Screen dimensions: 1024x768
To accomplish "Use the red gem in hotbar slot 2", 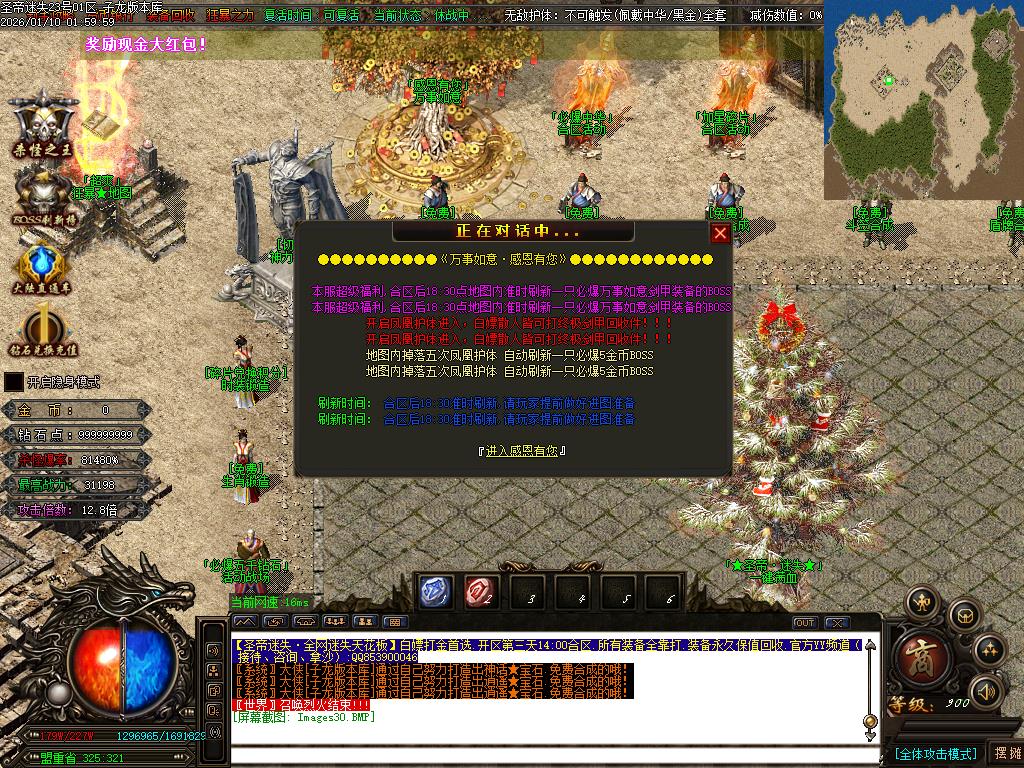I will [481, 592].
